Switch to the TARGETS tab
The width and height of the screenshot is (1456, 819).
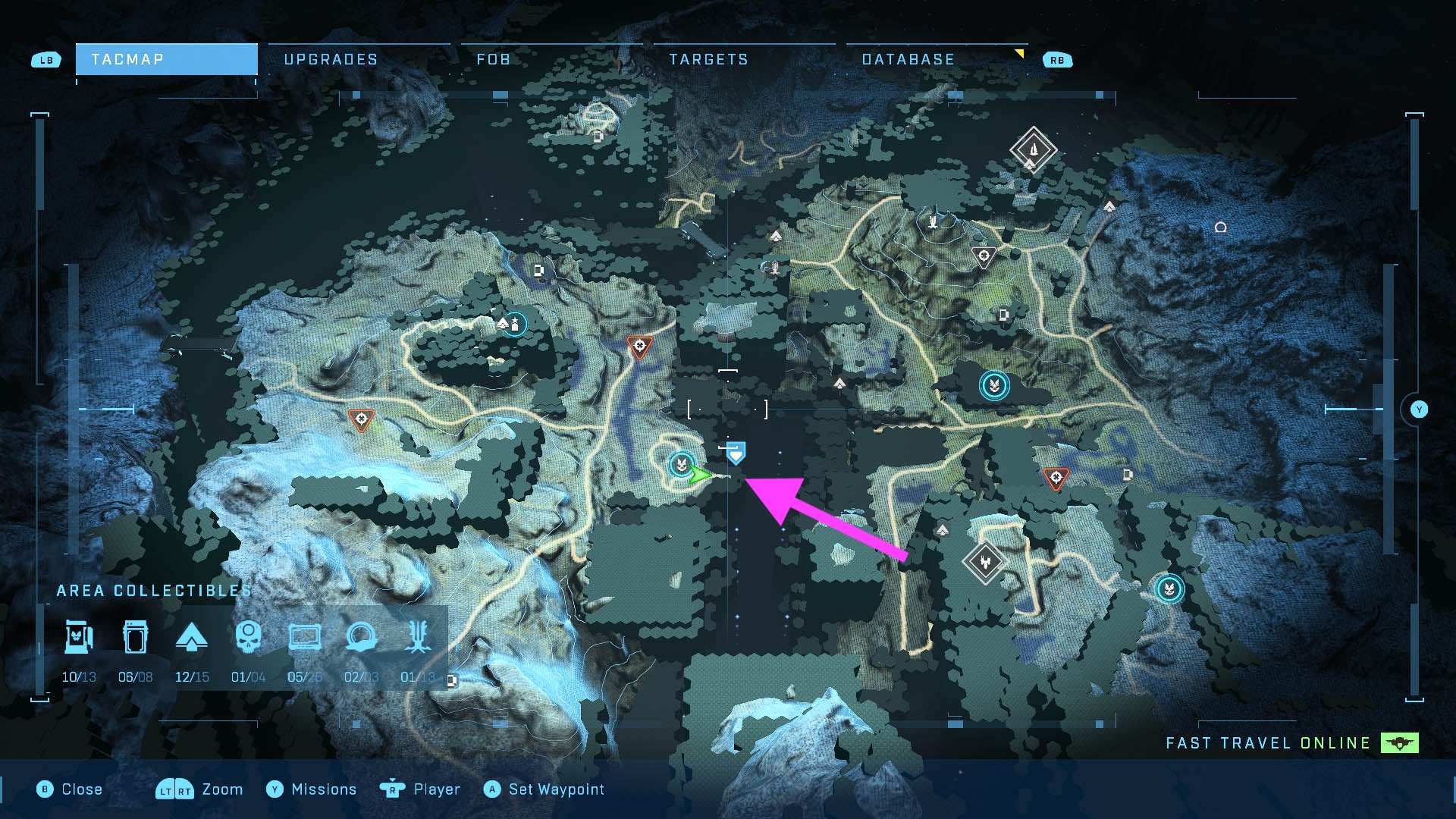708,58
